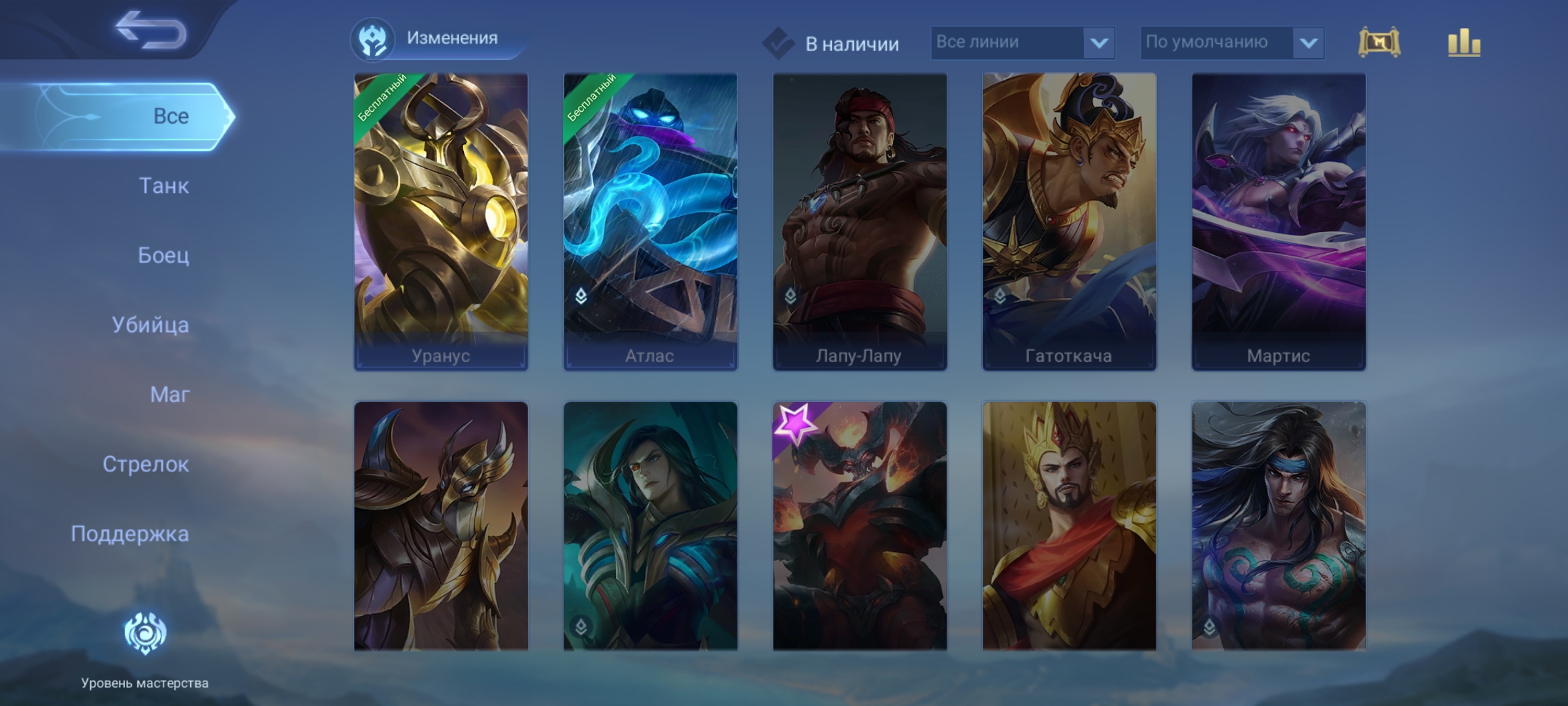Pick the Атлас hero card
This screenshot has height=706, width=1568.
(x=650, y=222)
